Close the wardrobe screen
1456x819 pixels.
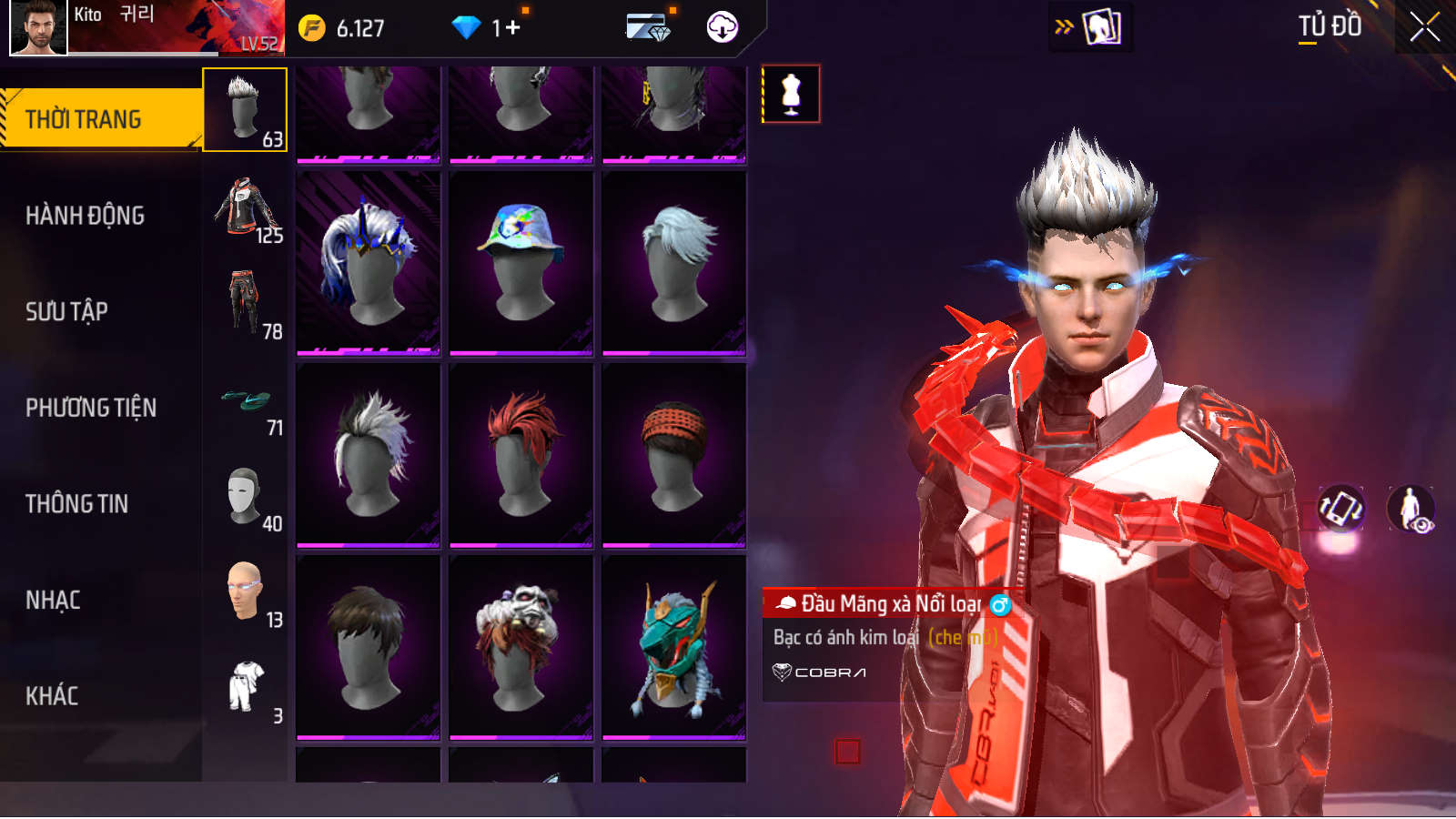pyautogui.click(x=1424, y=27)
